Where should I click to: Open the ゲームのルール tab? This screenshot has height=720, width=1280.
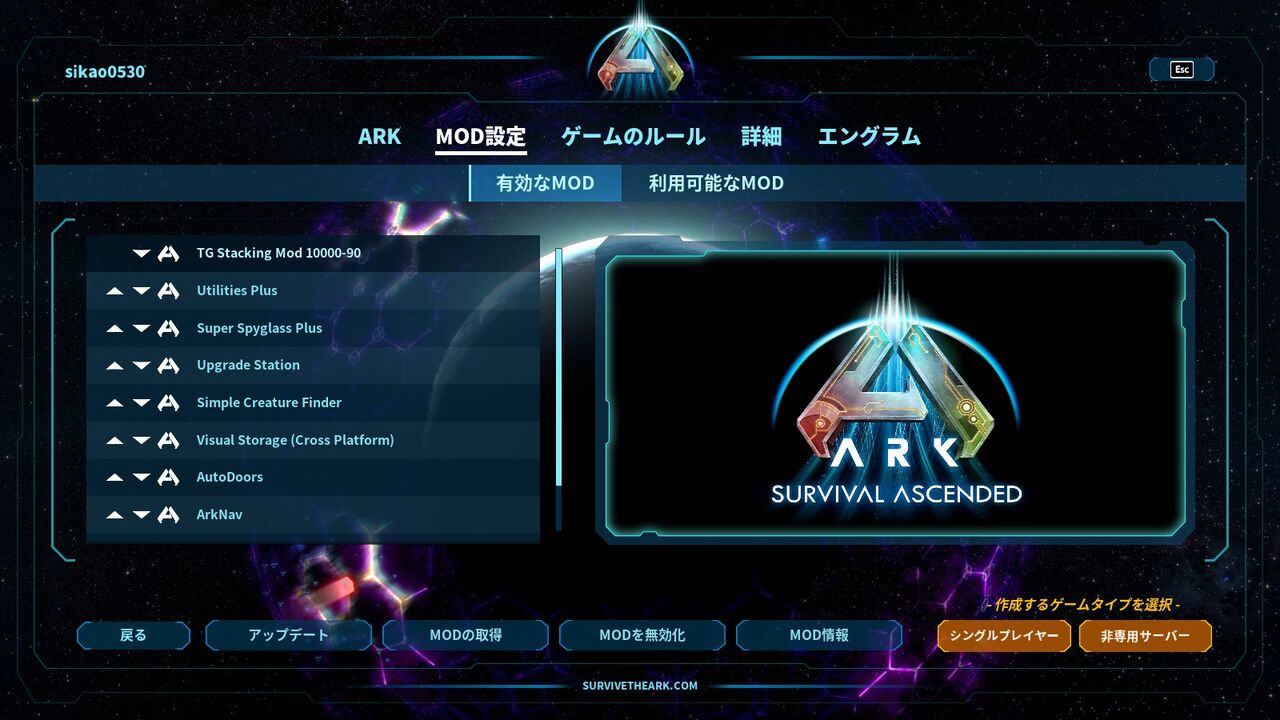click(x=632, y=136)
